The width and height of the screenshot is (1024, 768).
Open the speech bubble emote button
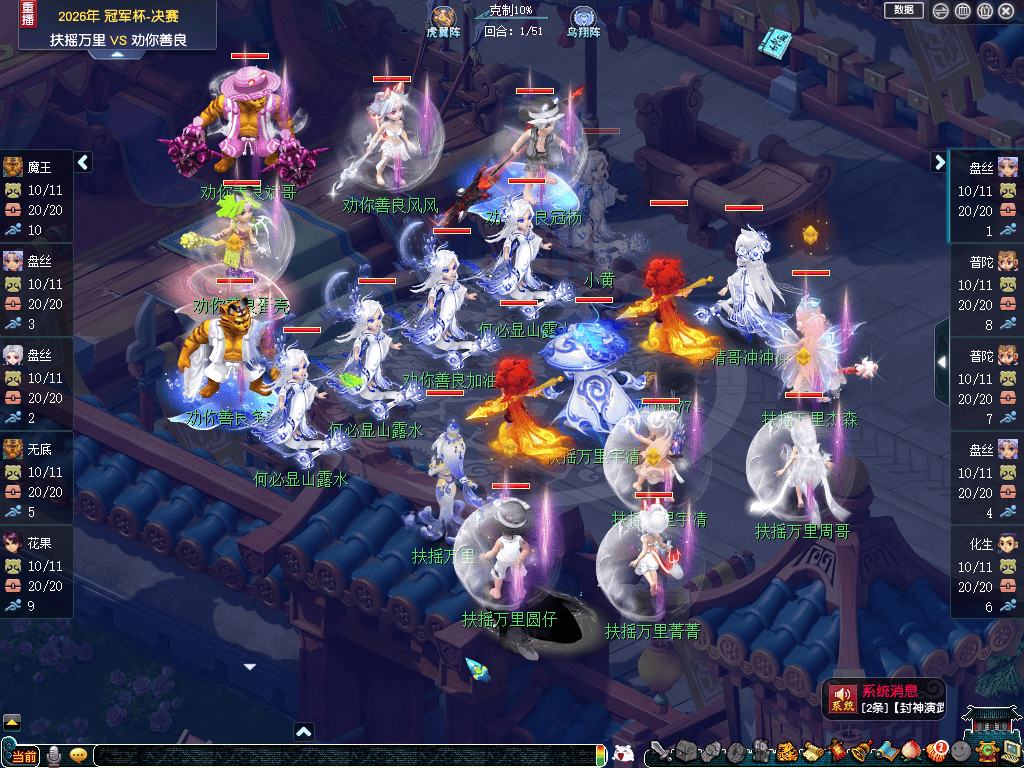click(x=78, y=755)
